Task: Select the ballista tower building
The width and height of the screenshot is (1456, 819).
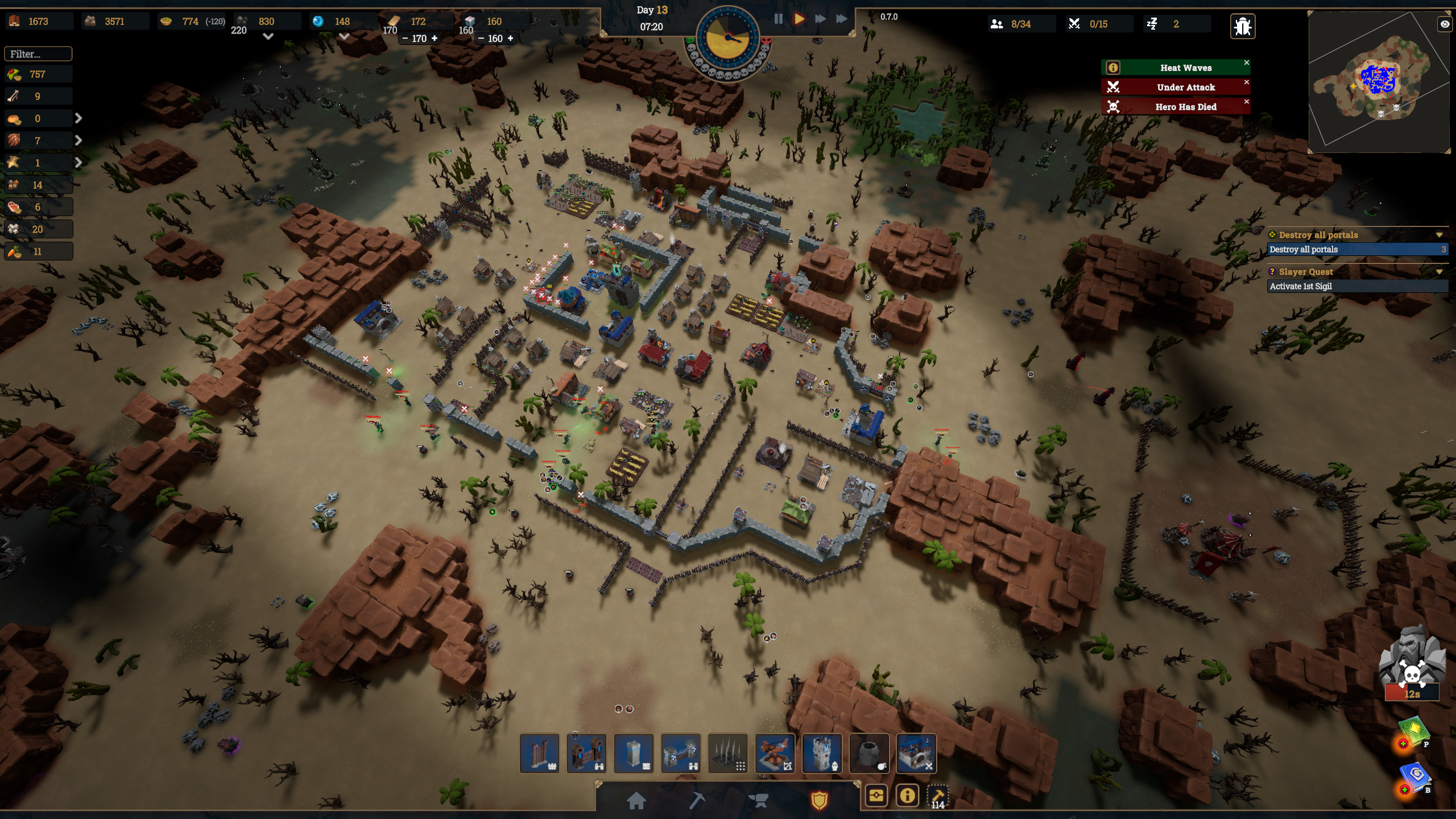Action: pyautogui.click(x=774, y=753)
